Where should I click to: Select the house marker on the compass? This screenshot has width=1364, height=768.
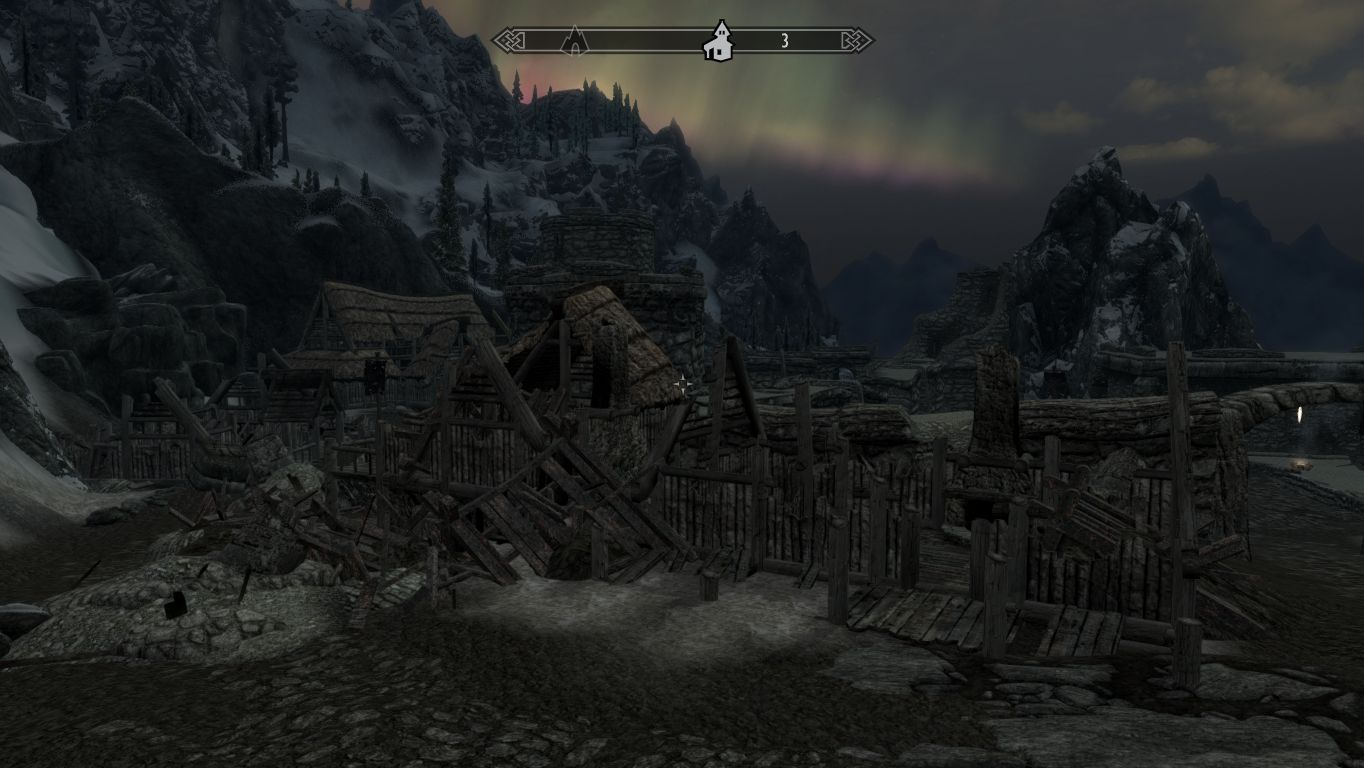click(718, 42)
